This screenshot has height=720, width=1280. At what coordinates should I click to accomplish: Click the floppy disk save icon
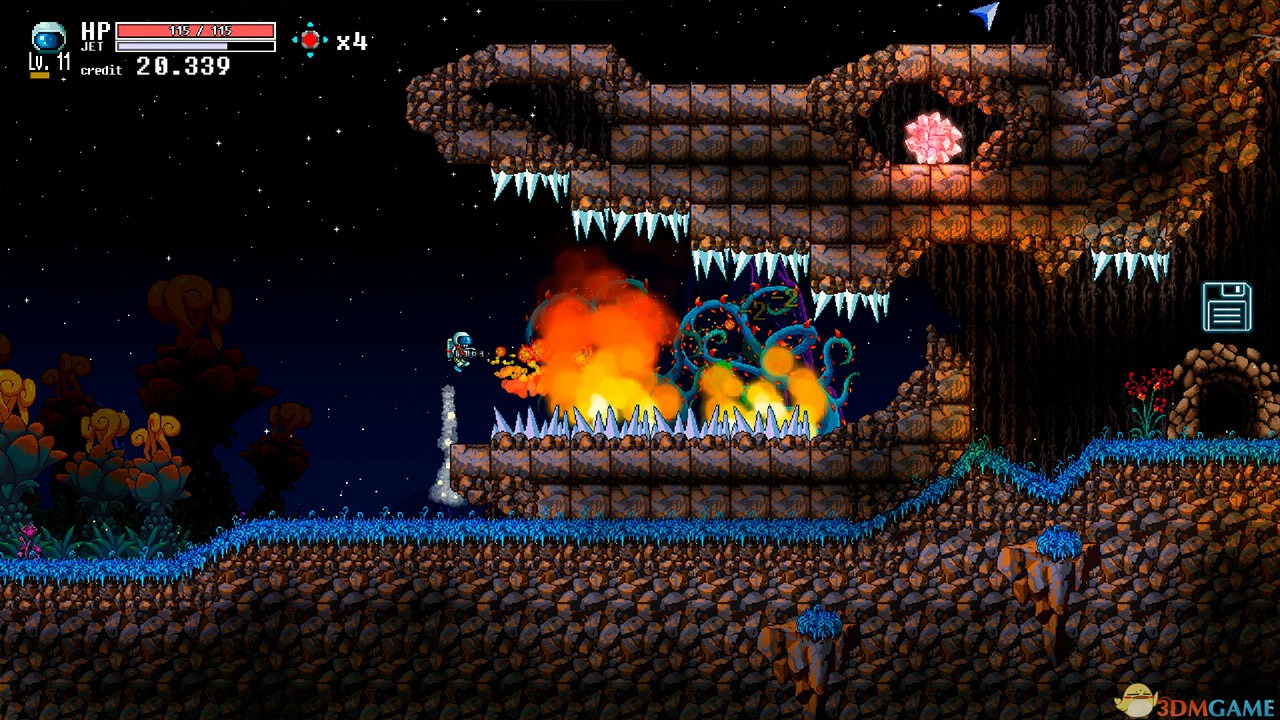pos(1227,306)
